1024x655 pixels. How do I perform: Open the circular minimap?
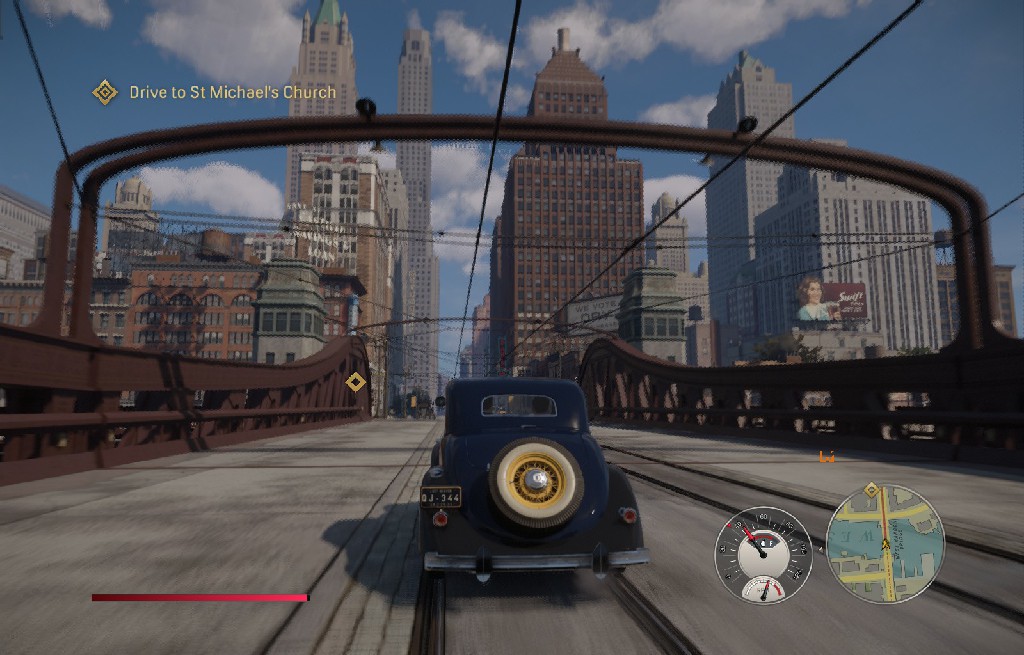tap(885, 543)
